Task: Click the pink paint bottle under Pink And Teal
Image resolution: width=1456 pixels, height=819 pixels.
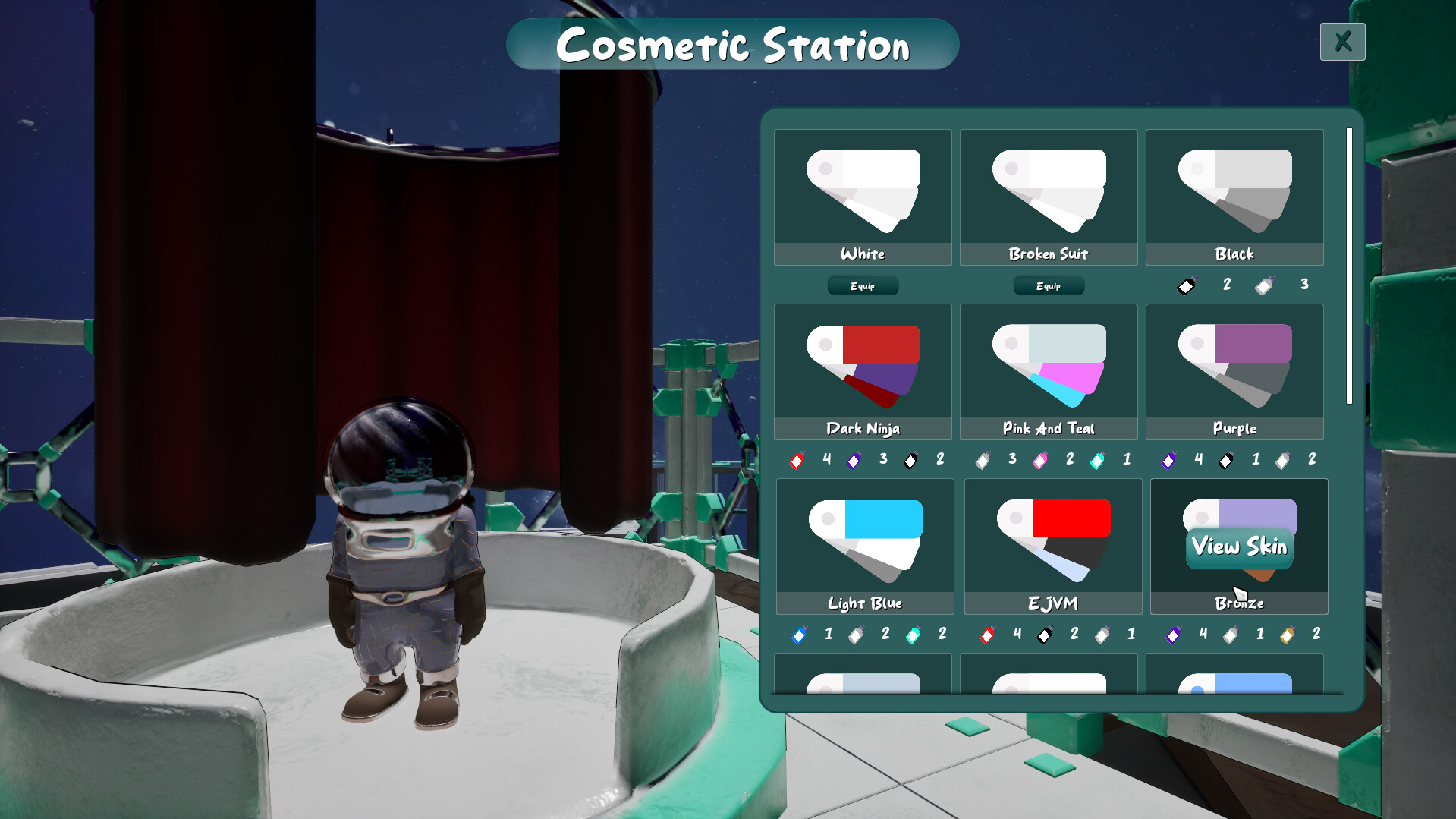Action: (x=1039, y=460)
